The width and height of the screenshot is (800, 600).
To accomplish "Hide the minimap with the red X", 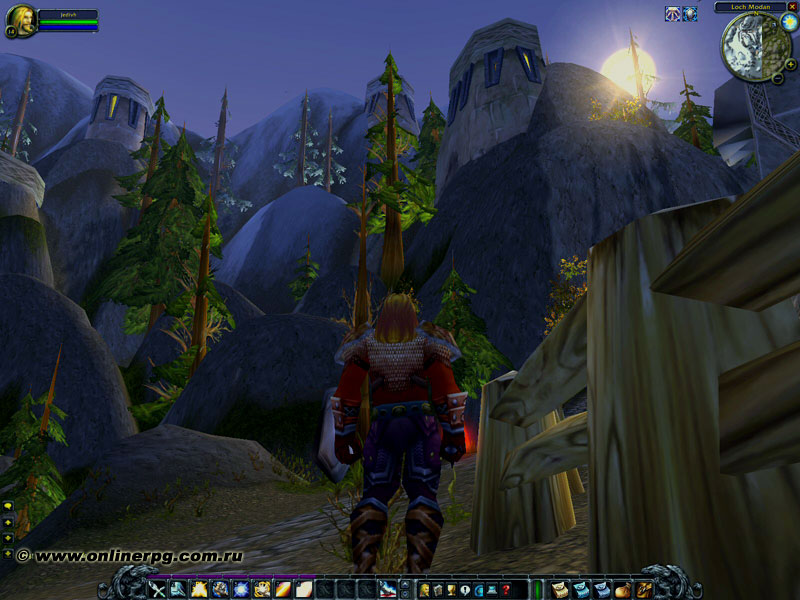I will 792,6.
